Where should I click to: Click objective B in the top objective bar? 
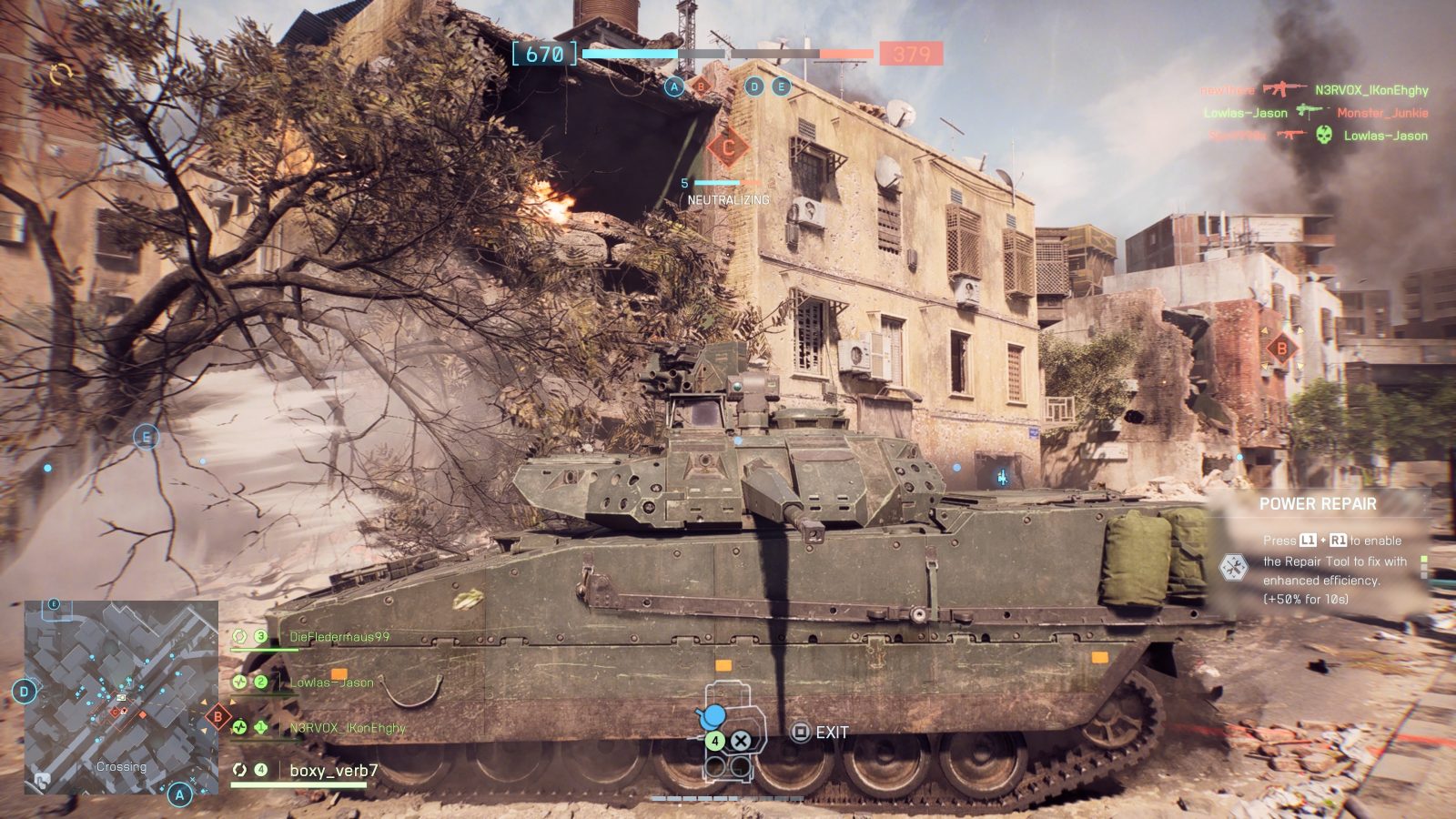click(701, 86)
